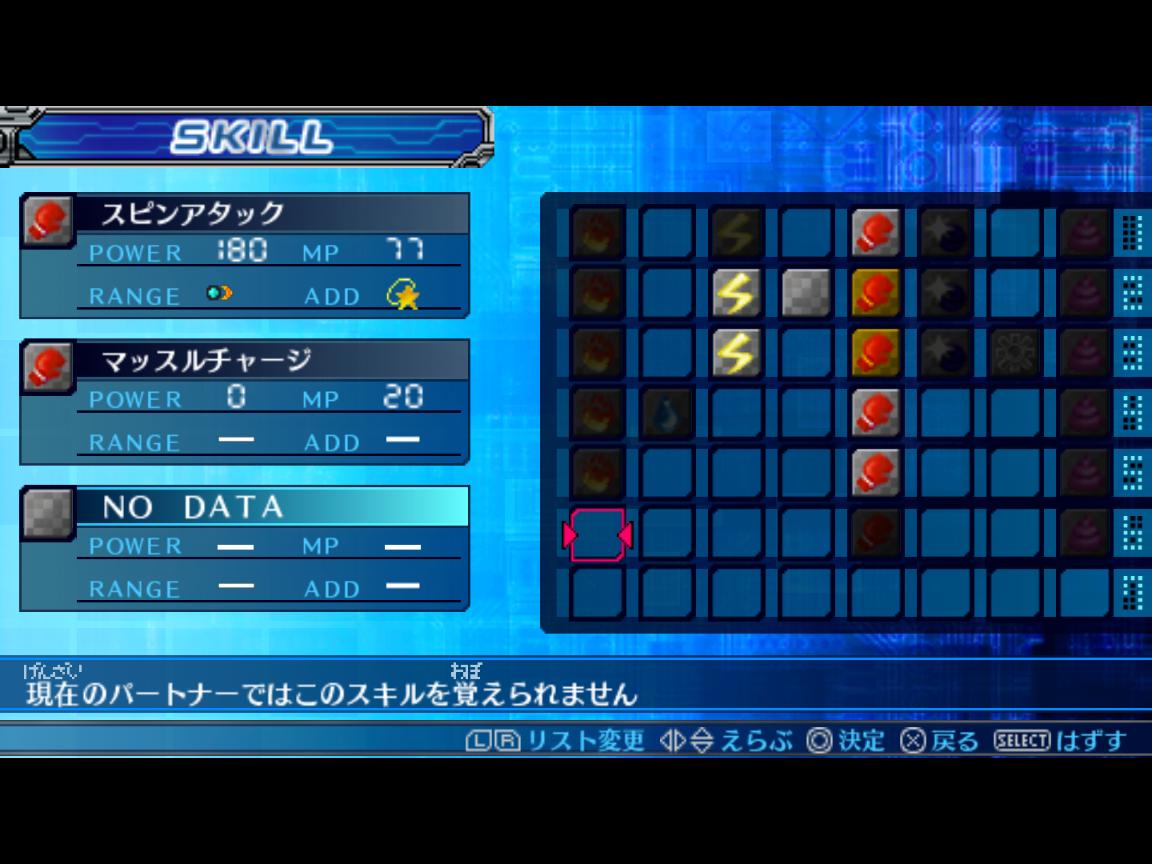The height and width of the screenshot is (864, 1152).
Task: Select the NO DATA skill slot
Action: point(245,548)
